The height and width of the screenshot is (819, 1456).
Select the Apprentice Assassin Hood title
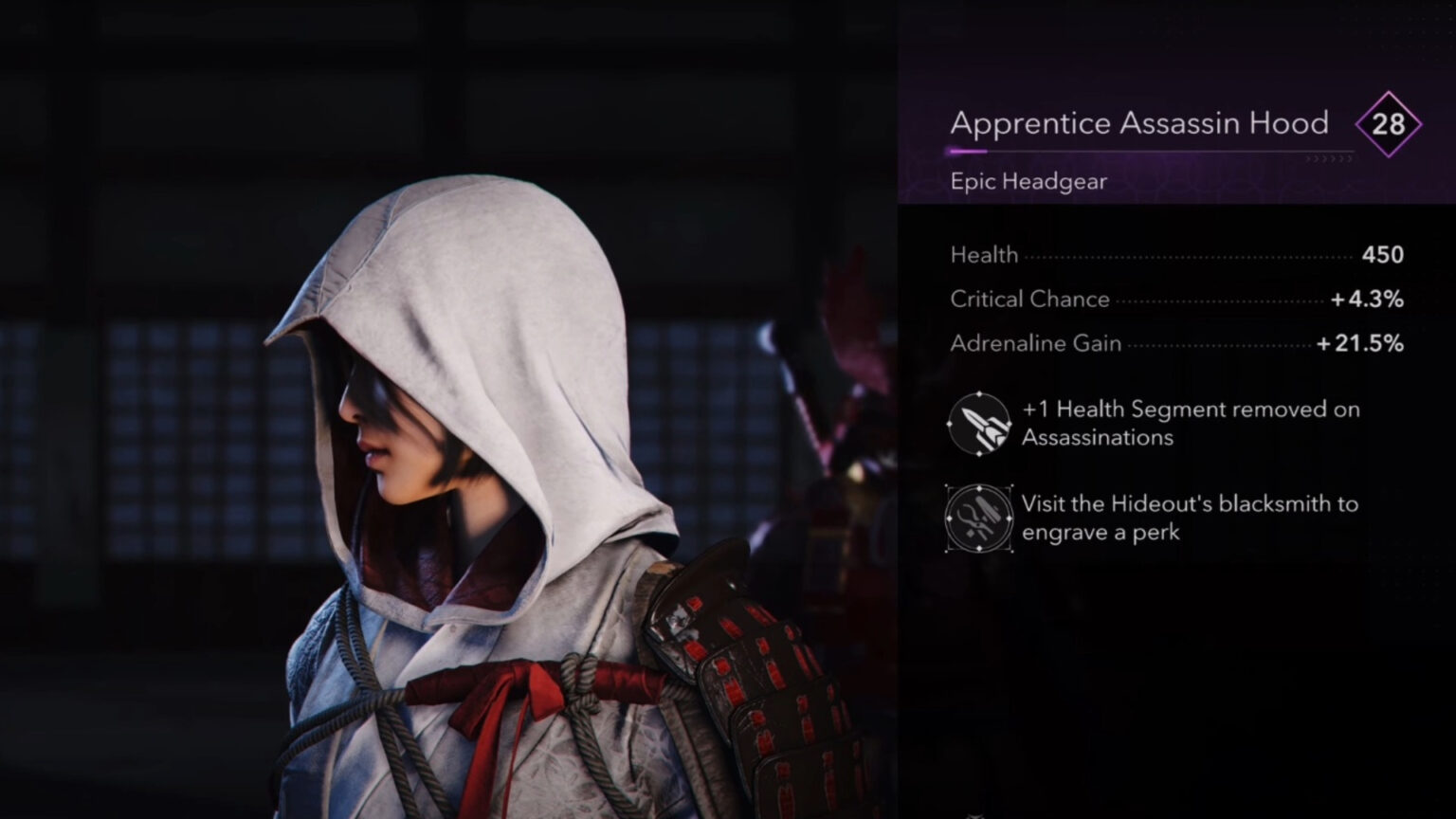pos(1139,122)
